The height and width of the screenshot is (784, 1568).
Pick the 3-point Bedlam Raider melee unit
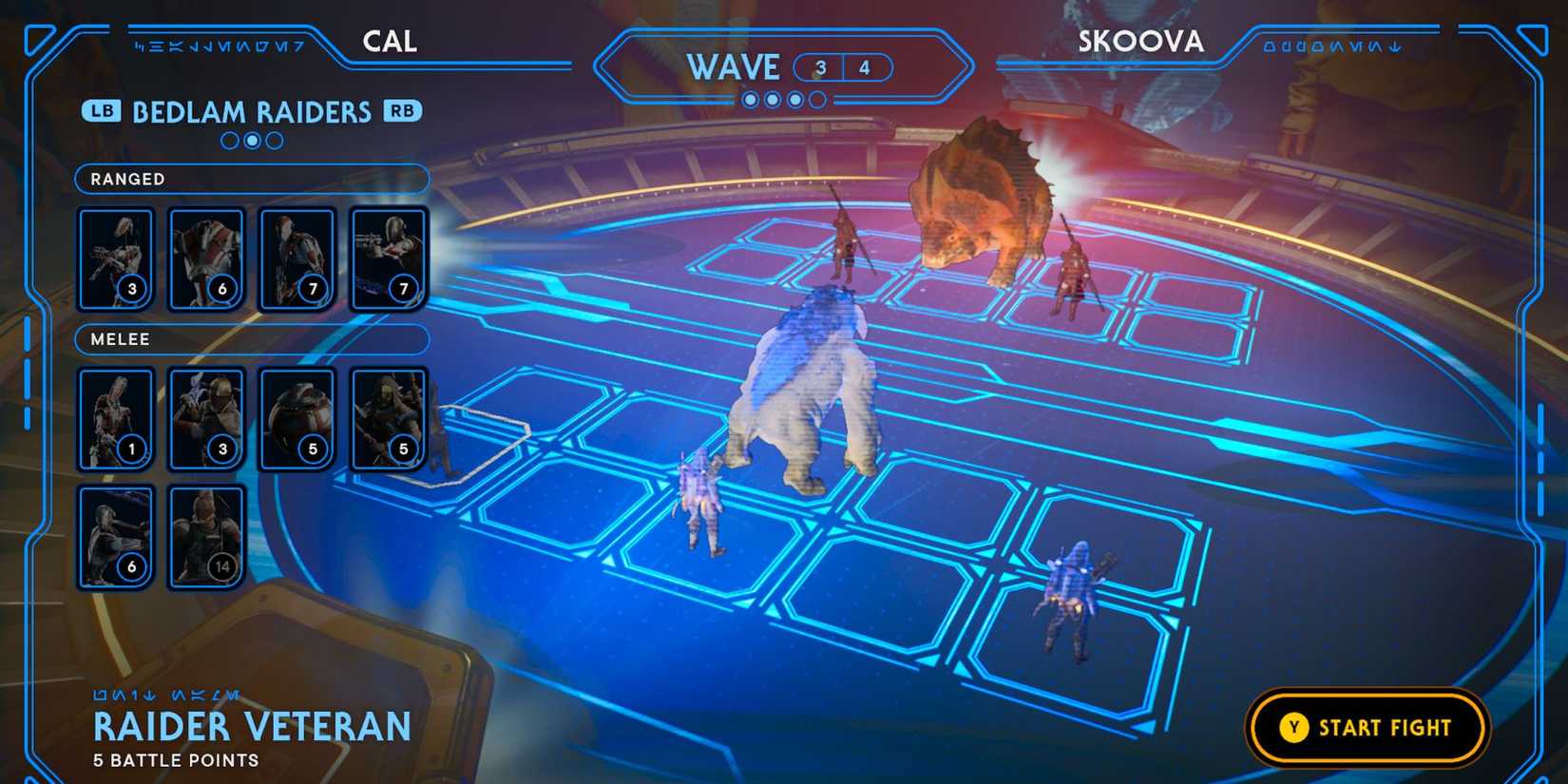pyautogui.click(x=207, y=418)
